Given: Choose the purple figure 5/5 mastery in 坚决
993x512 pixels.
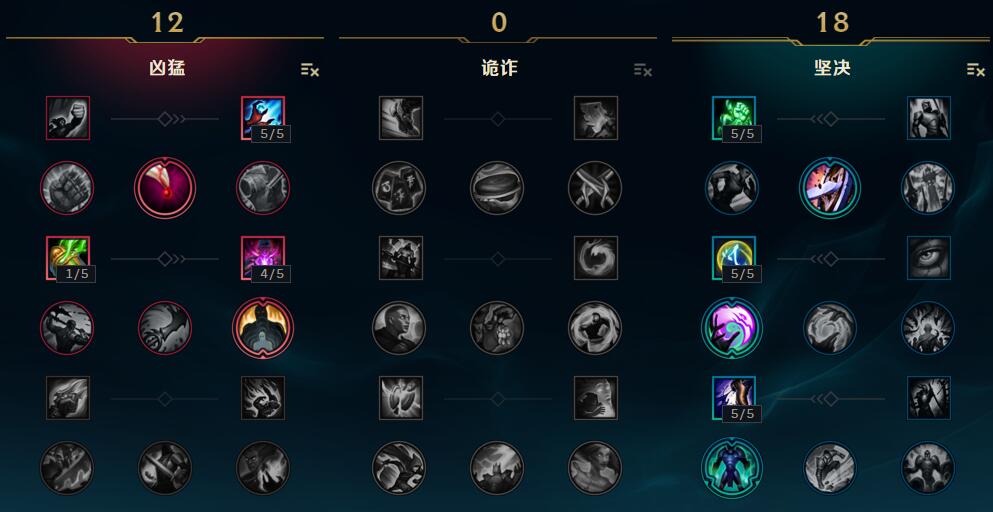Looking at the screenshot, I should pos(733,398).
